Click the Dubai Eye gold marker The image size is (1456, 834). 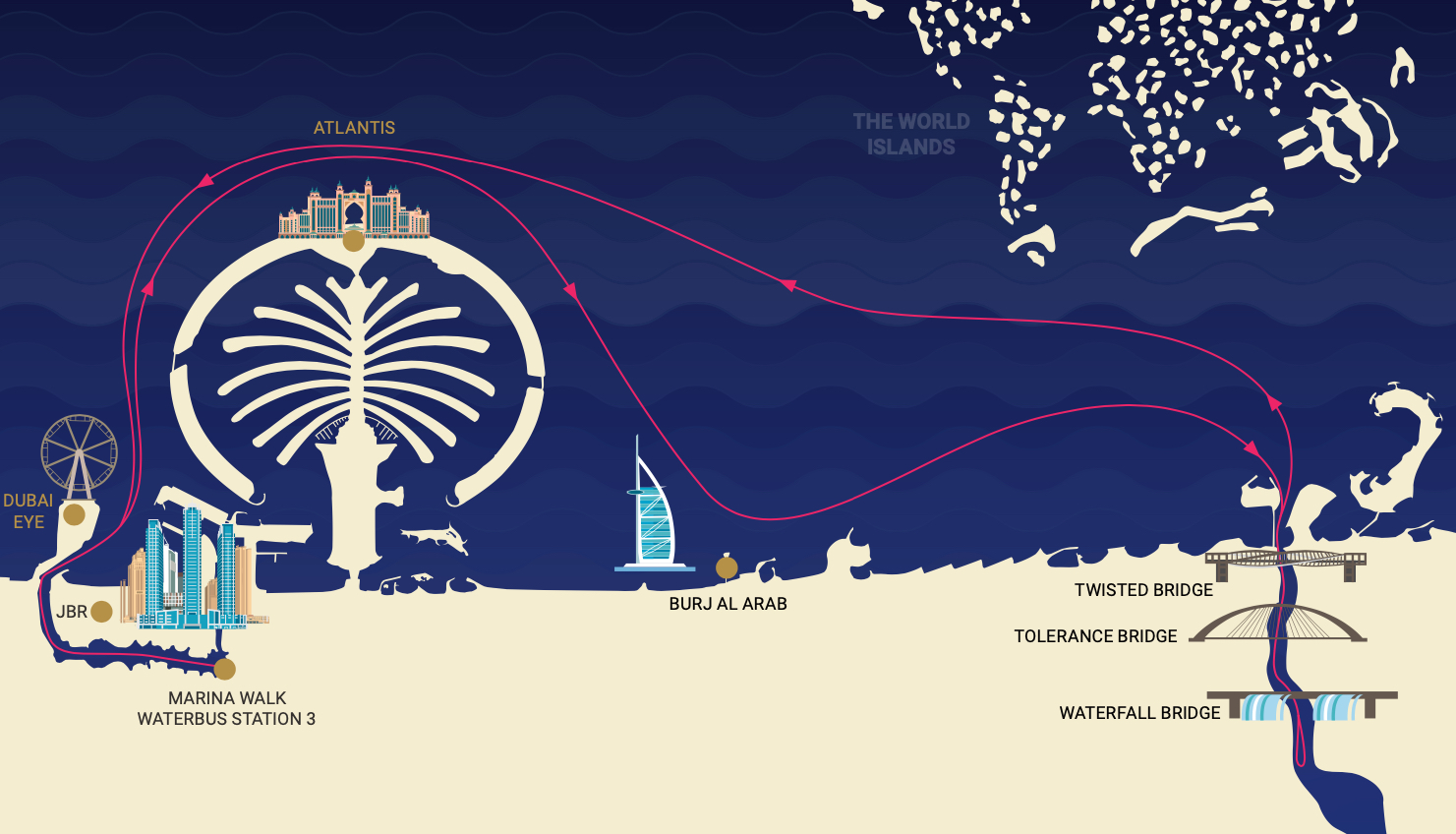pos(74,514)
